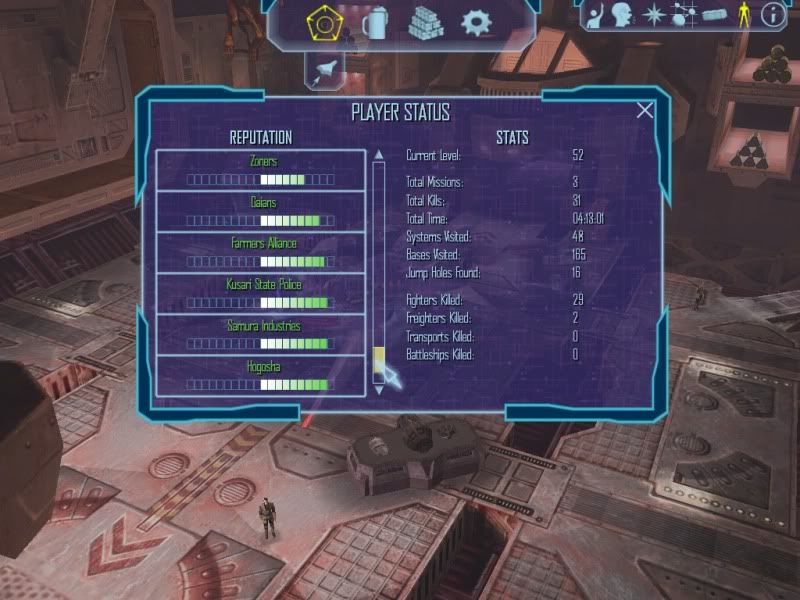
Task: Select the Samura Industries reputation entry
Action: tap(261, 334)
